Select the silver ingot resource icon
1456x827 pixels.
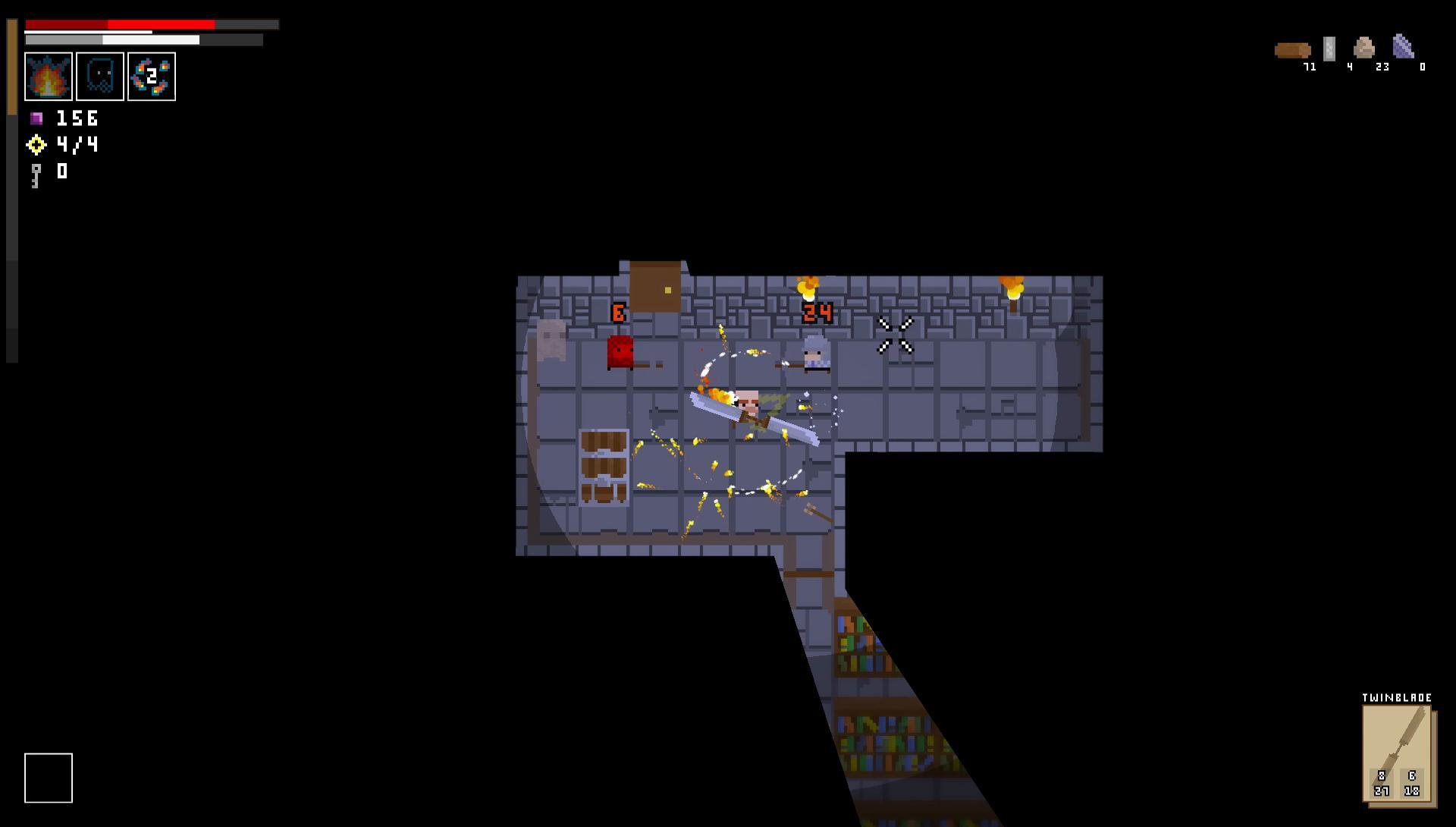click(1329, 49)
